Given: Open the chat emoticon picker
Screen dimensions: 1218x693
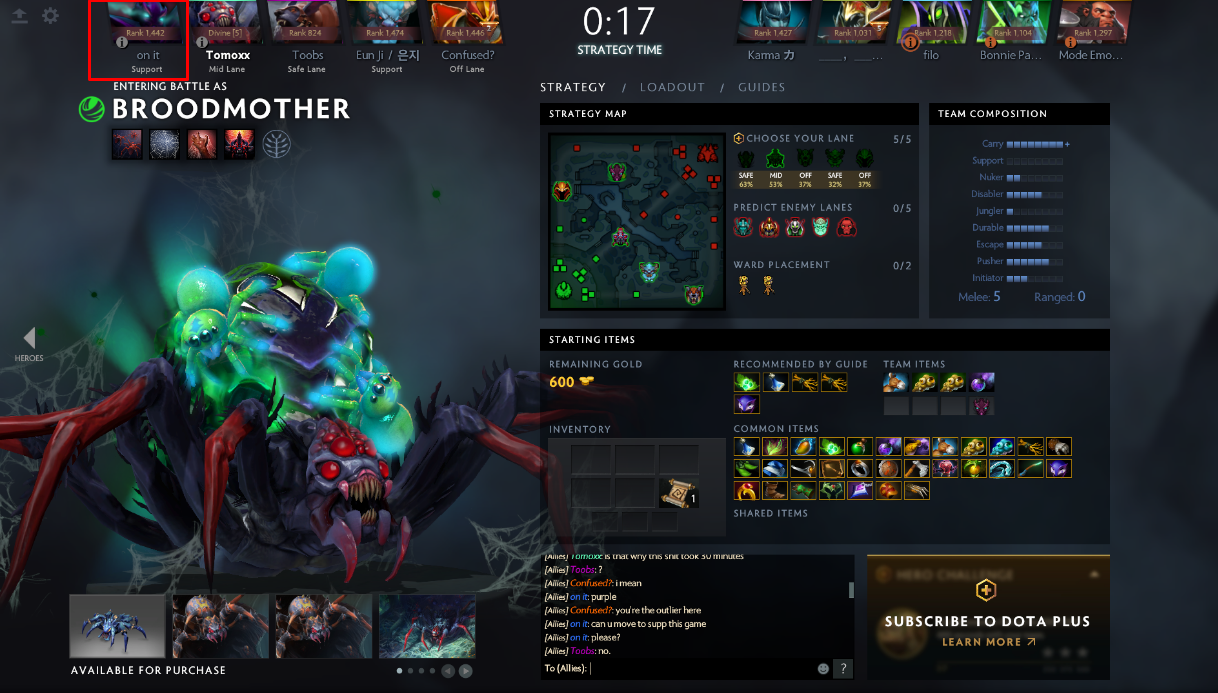Looking at the screenshot, I should [824, 668].
